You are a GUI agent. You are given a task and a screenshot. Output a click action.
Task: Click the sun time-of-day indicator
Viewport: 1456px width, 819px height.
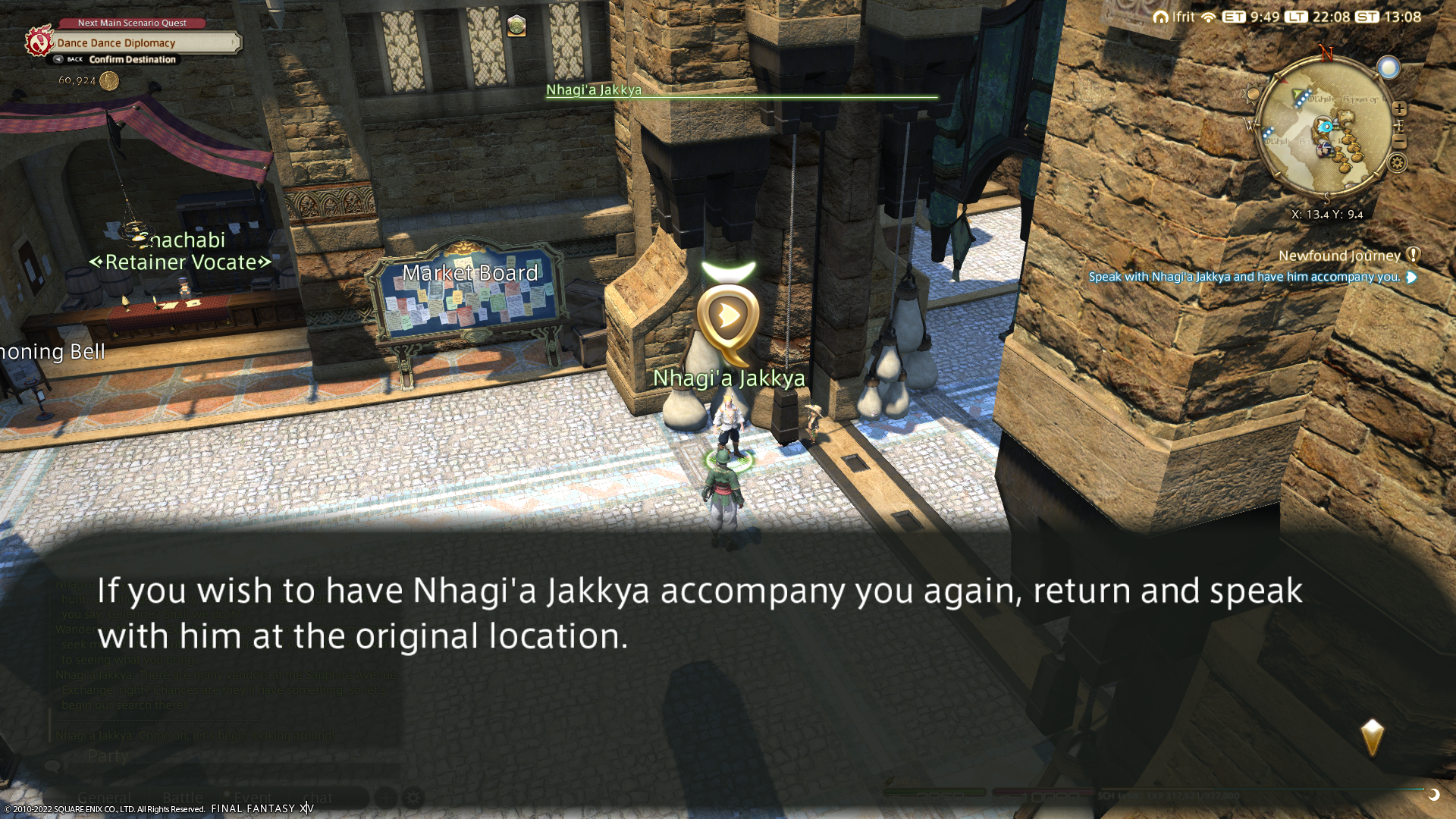coord(1252,96)
